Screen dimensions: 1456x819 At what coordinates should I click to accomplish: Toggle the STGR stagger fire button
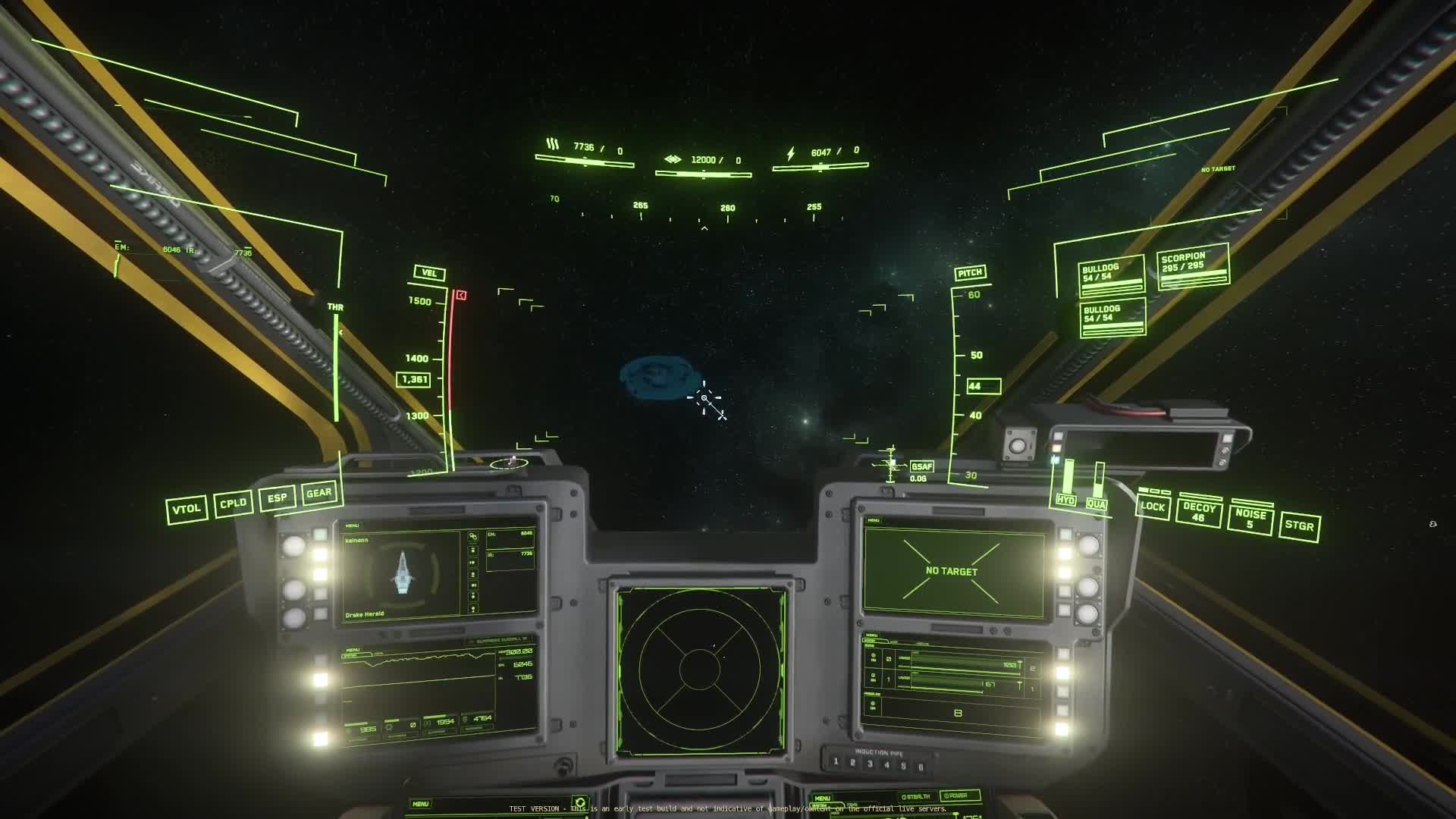point(1299,526)
